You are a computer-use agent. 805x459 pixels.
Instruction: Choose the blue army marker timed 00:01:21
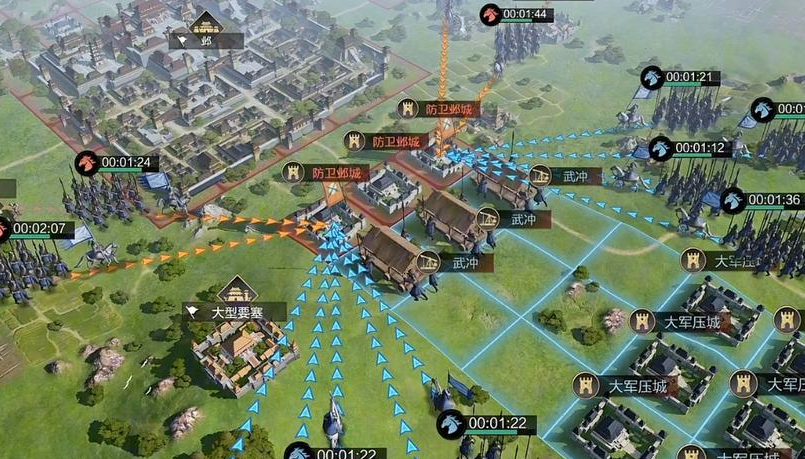tap(652, 77)
